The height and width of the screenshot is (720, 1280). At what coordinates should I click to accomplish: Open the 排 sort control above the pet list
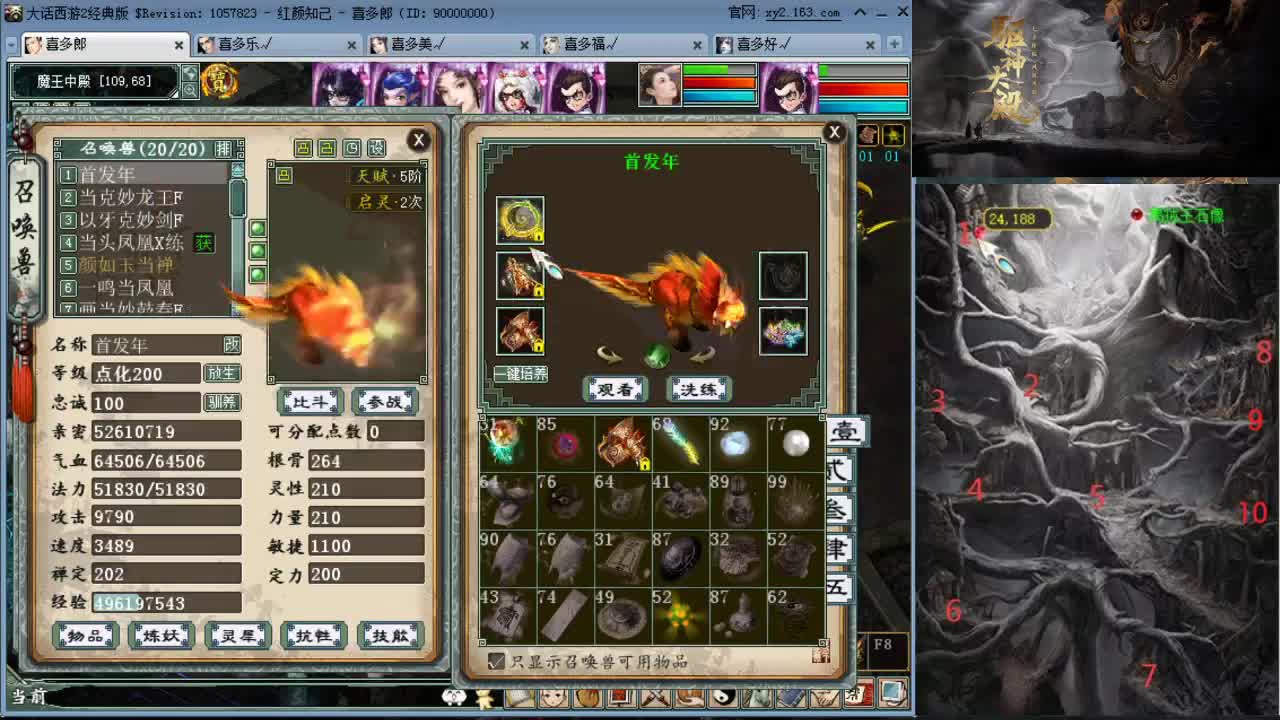coord(222,148)
